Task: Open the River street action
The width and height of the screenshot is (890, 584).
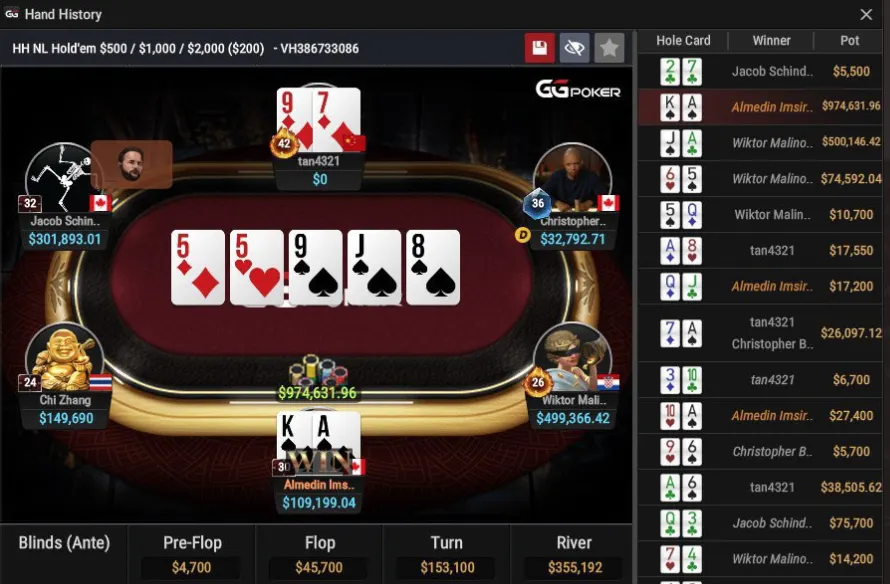Action: click(x=573, y=554)
